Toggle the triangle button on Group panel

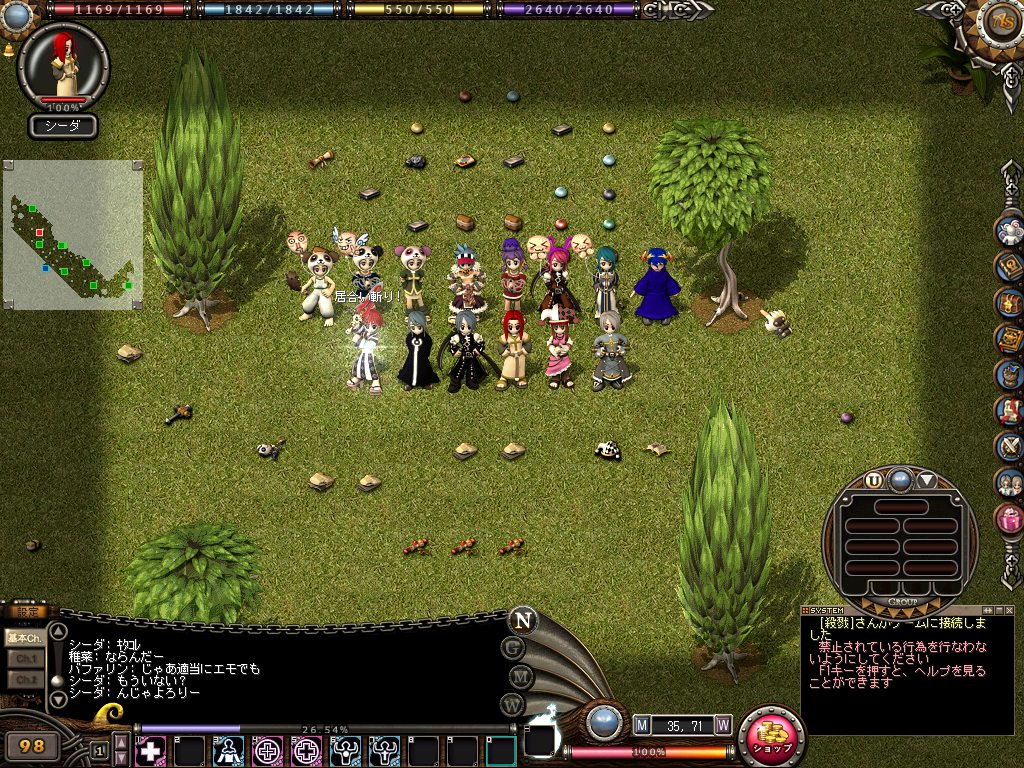[x=927, y=480]
